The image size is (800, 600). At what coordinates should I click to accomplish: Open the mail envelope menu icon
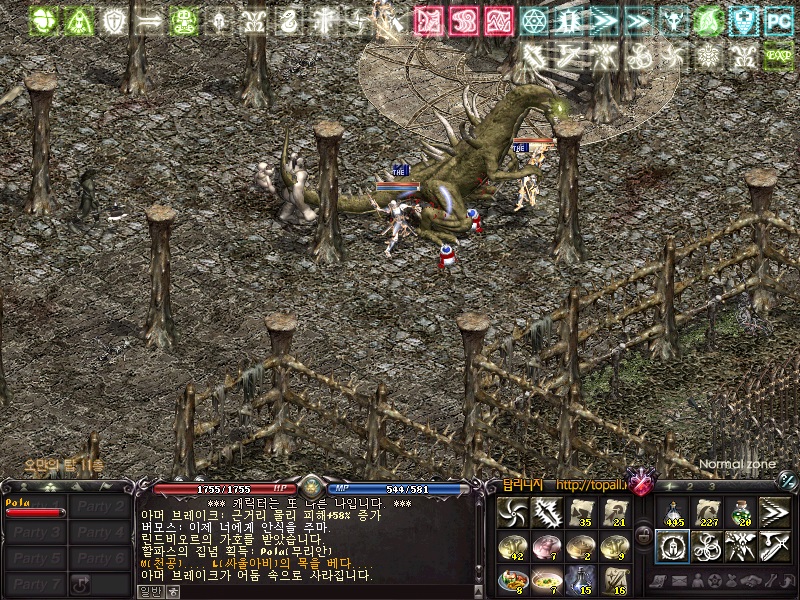[679, 581]
